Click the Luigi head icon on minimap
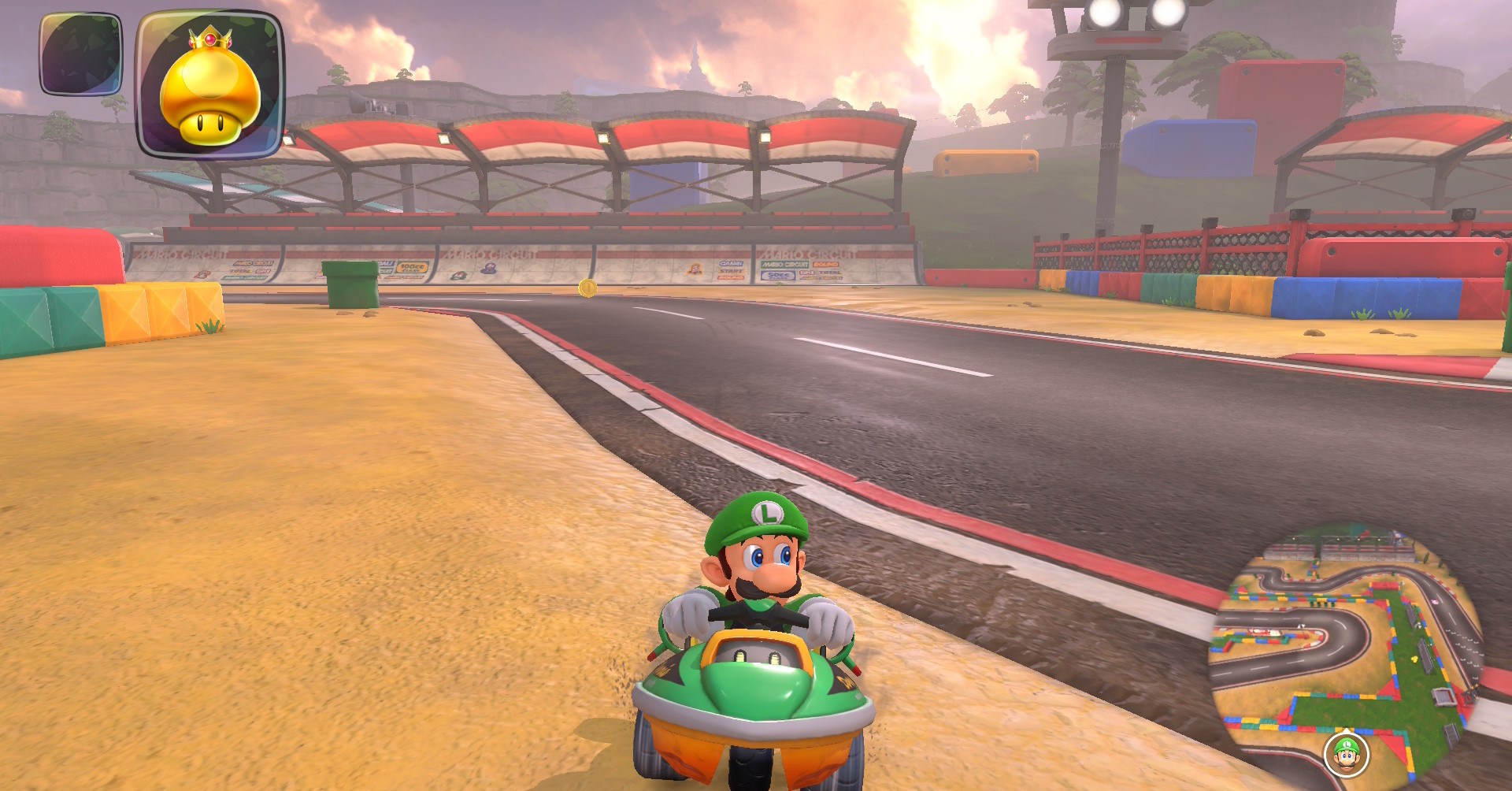 coord(1346,754)
